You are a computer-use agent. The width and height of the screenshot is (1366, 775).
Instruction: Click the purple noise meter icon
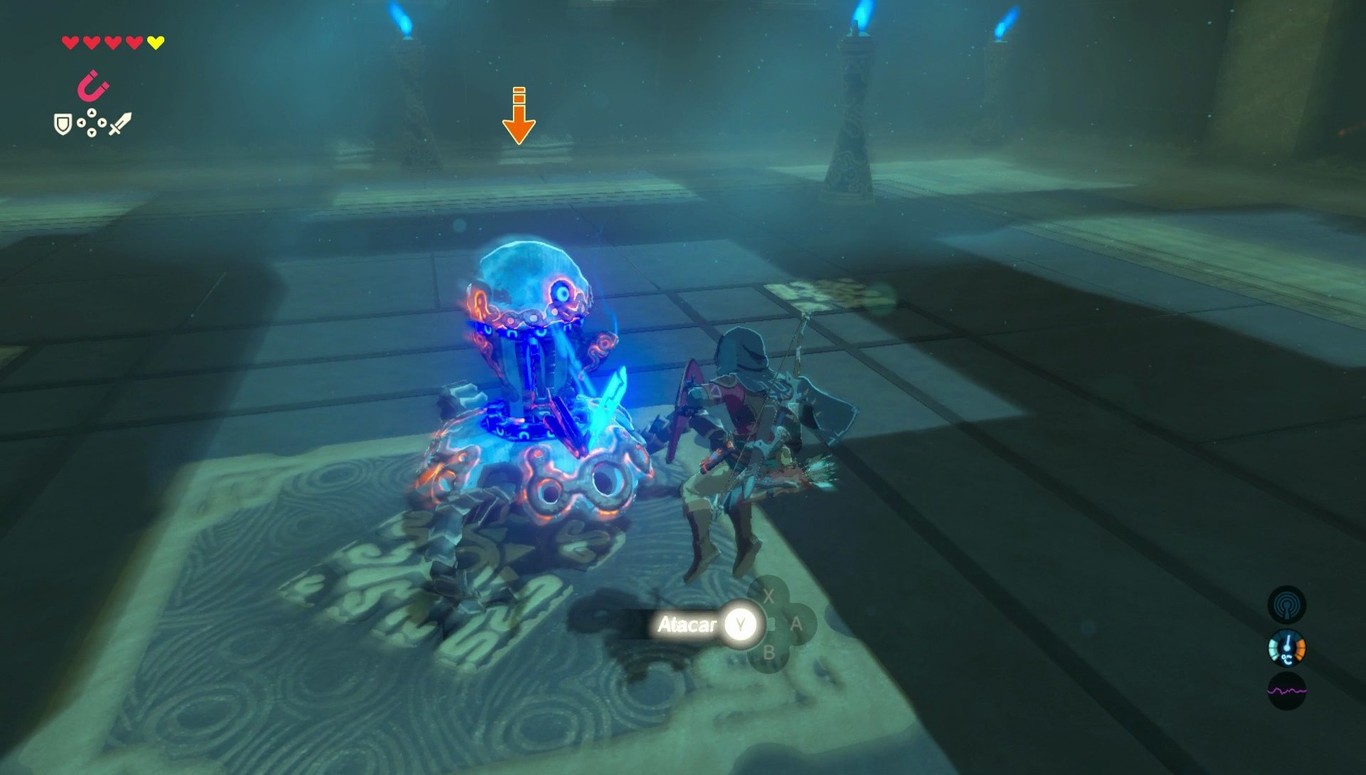point(1287,691)
